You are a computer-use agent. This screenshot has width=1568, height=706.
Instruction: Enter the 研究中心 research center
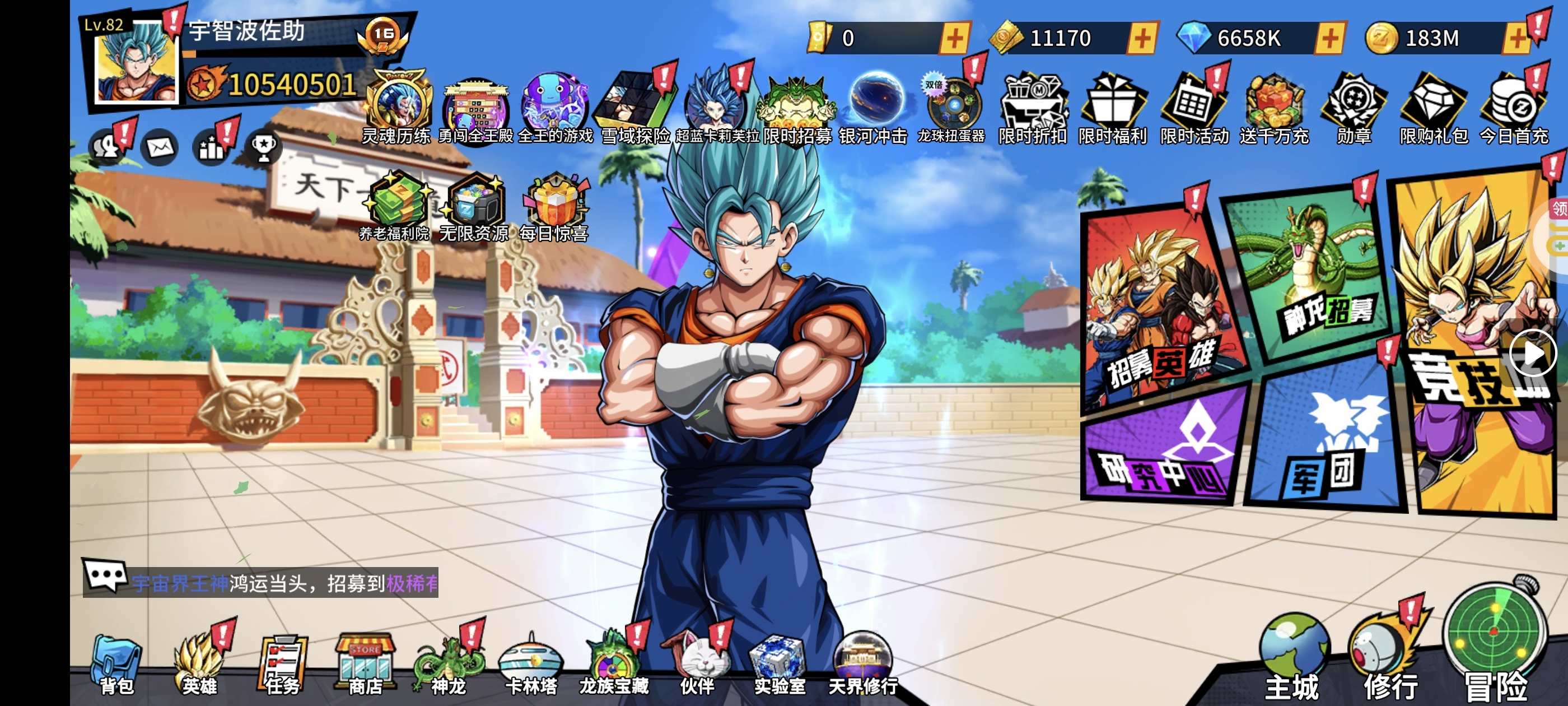1163,450
